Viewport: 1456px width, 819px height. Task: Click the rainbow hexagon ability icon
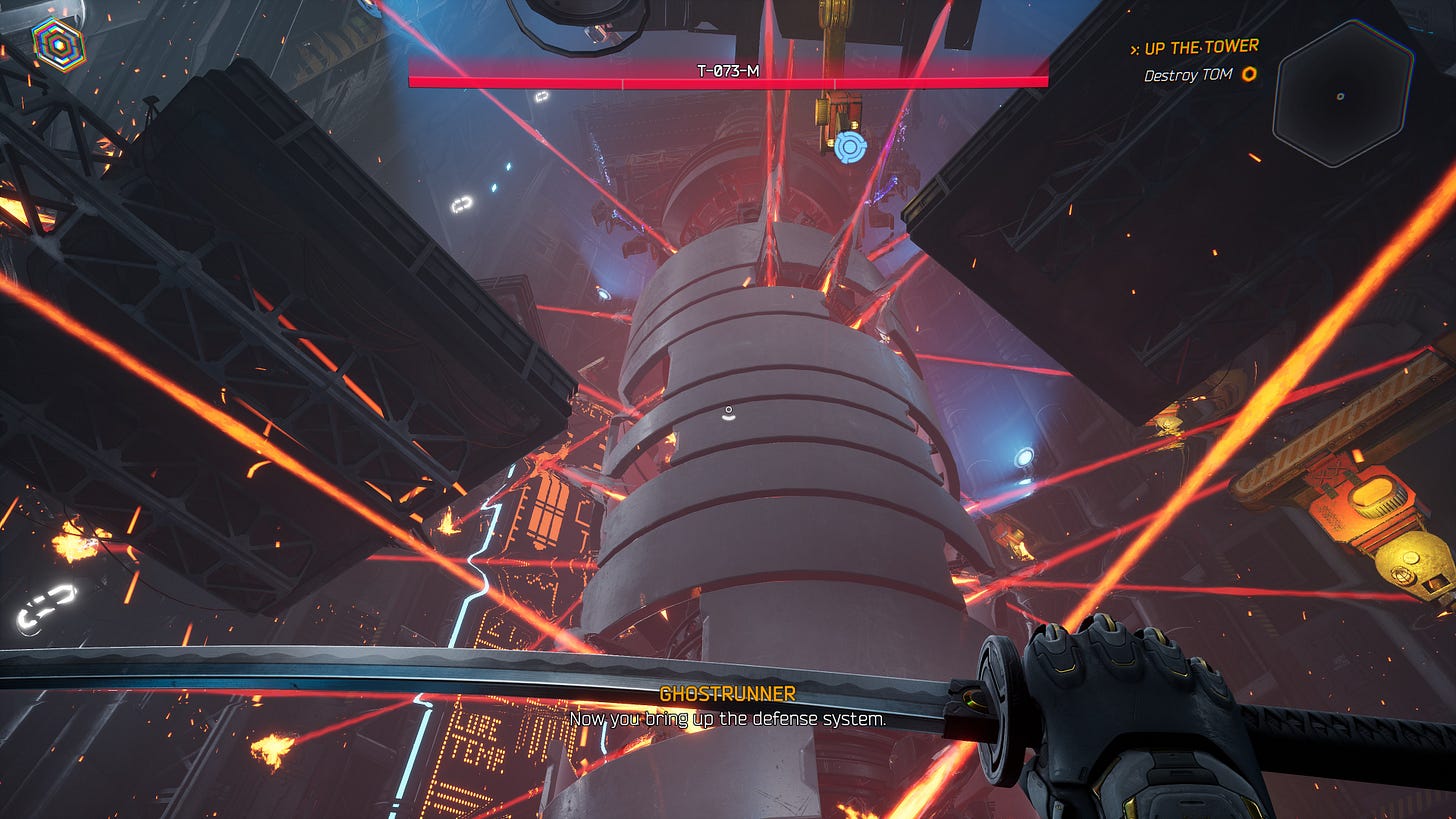click(x=58, y=43)
